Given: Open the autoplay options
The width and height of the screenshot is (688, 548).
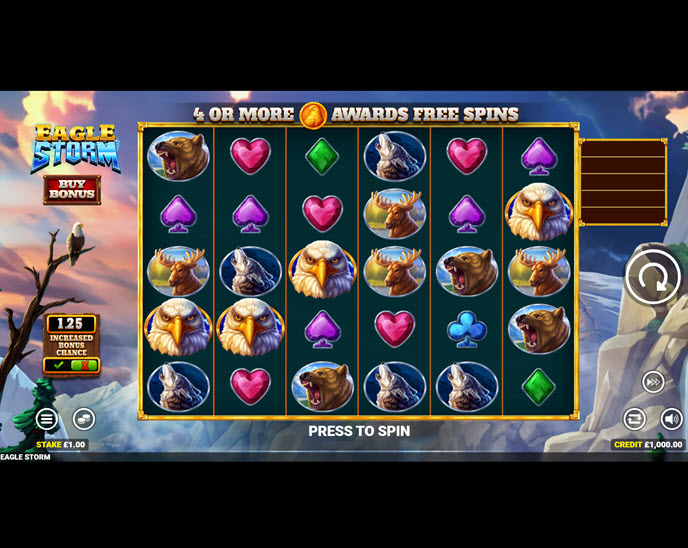Looking at the screenshot, I should tap(635, 419).
